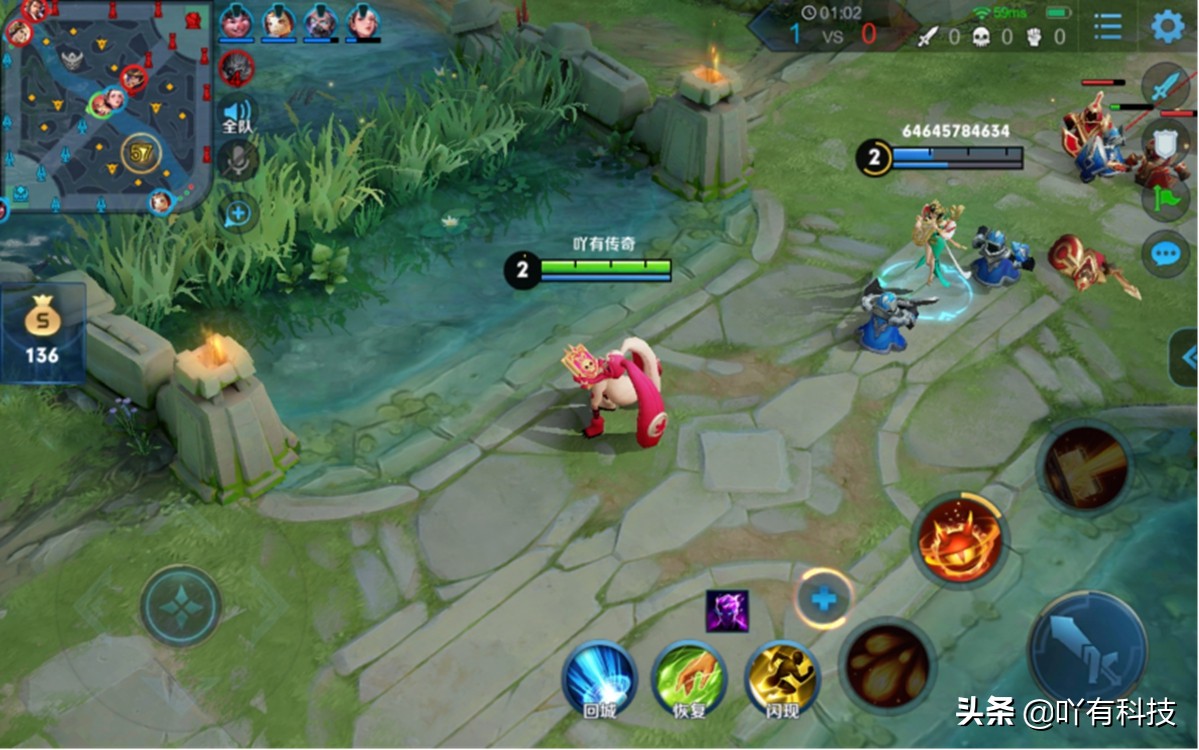The image size is (1199, 750).
Task: Select the first teammate portrait at top
Action: click(x=236, y=22)
